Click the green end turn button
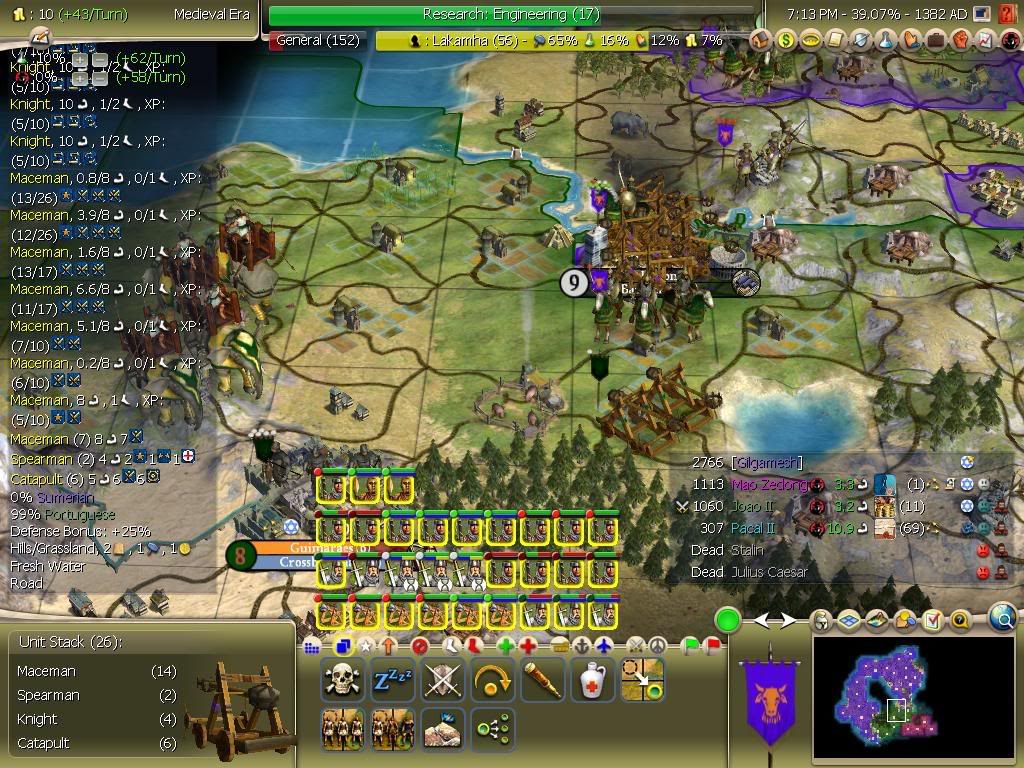Screen dimensions: 1024x768 tap(727, 620)
